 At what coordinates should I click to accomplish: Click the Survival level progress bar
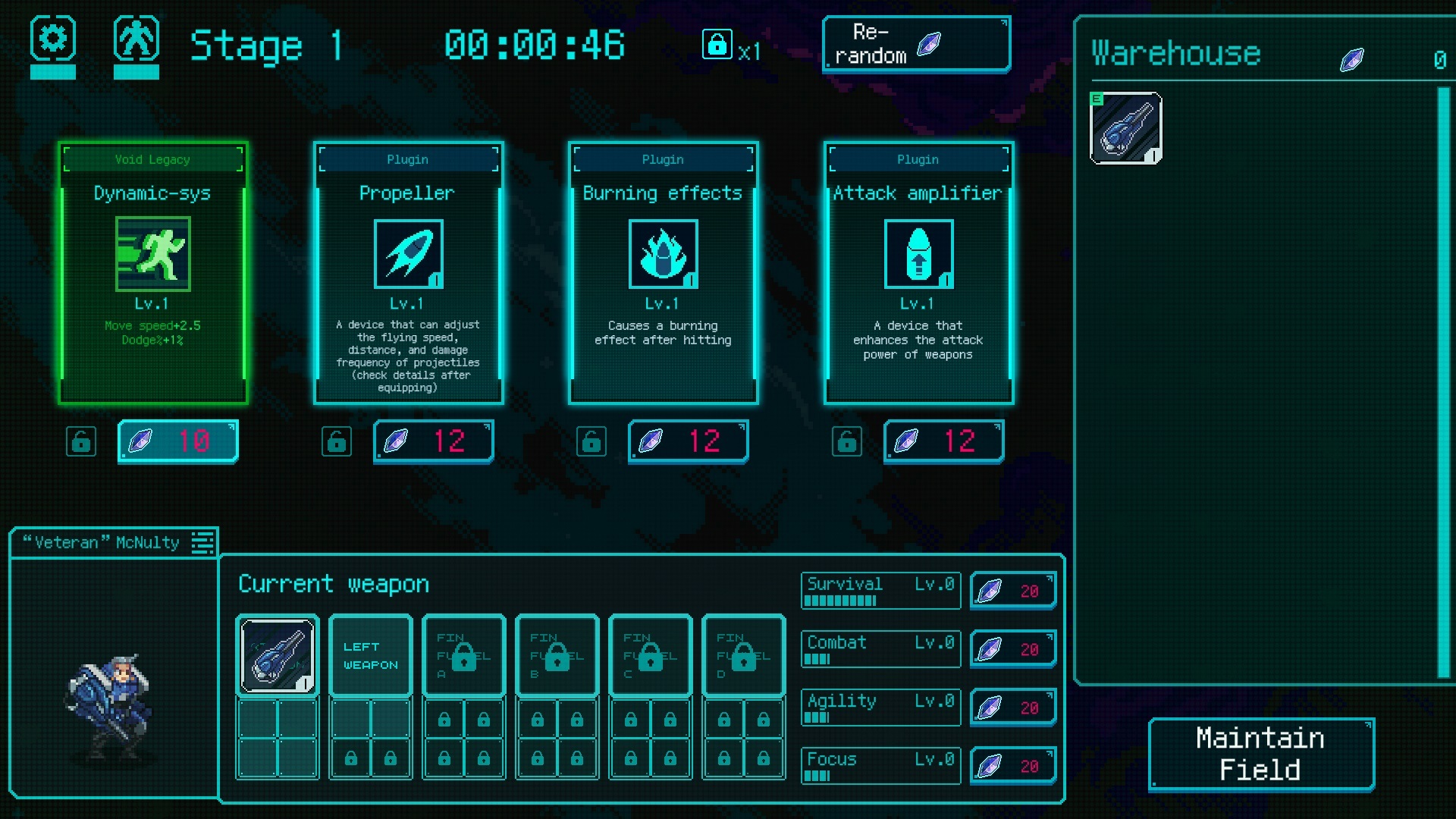point(839,600)
